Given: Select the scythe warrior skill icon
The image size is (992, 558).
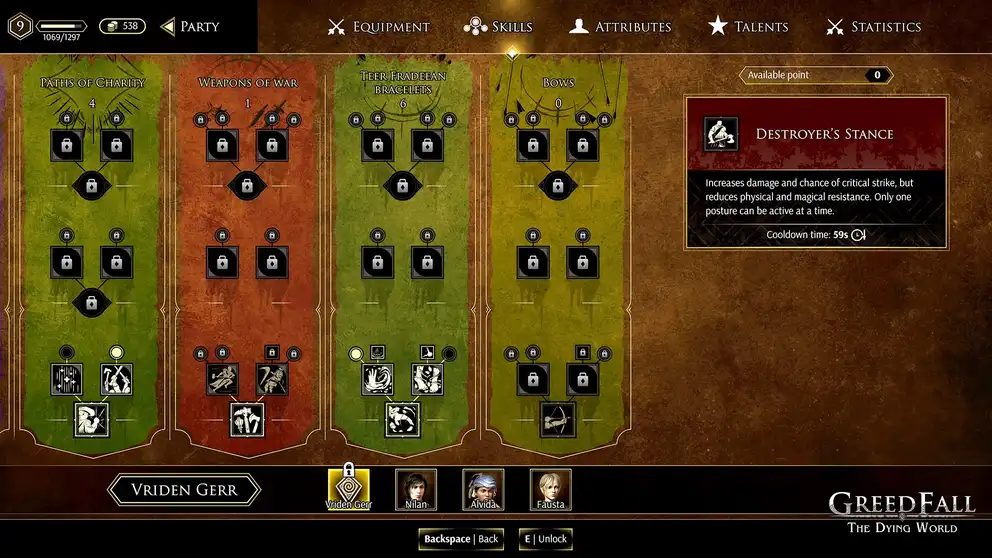Looking at the screenshot, I should (272, 379).
